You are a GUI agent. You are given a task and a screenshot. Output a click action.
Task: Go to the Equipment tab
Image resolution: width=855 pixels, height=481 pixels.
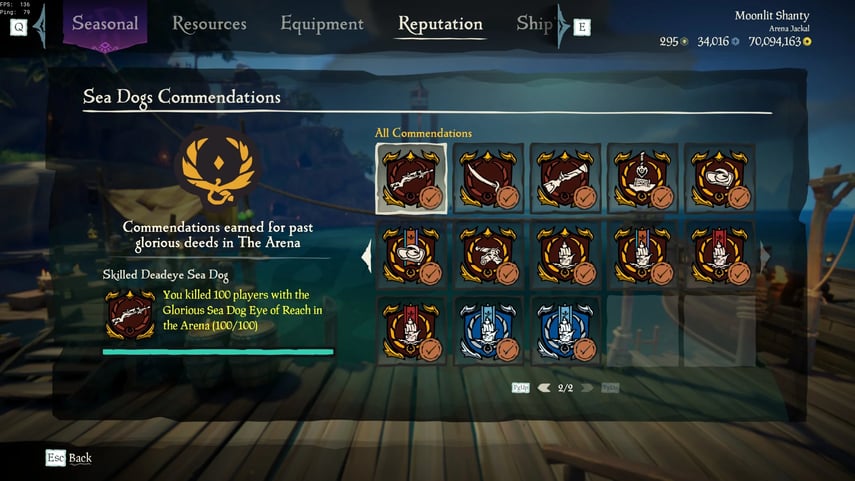click(x=322, y=23)
